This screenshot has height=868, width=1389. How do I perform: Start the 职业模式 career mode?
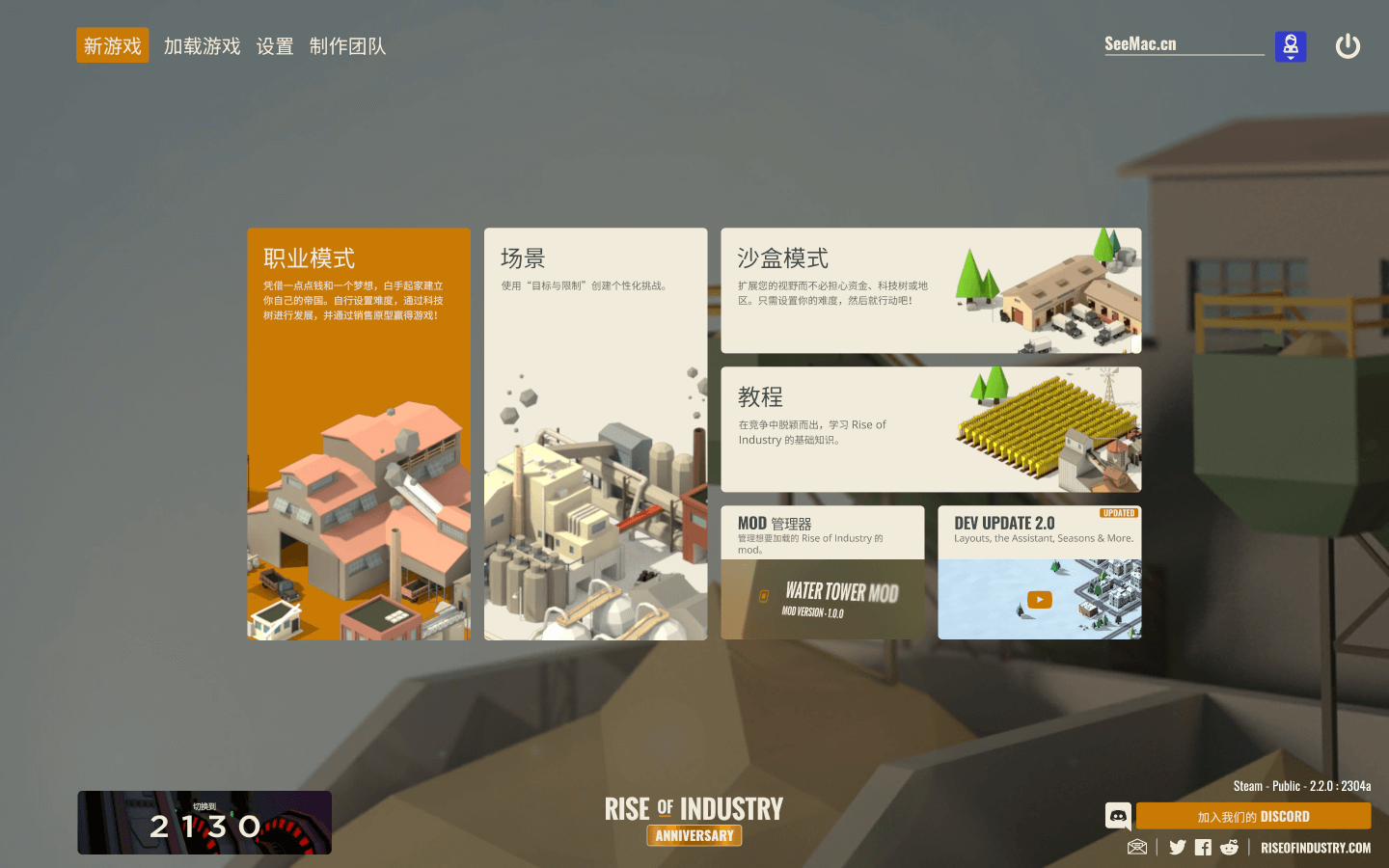tap(359, 433)
